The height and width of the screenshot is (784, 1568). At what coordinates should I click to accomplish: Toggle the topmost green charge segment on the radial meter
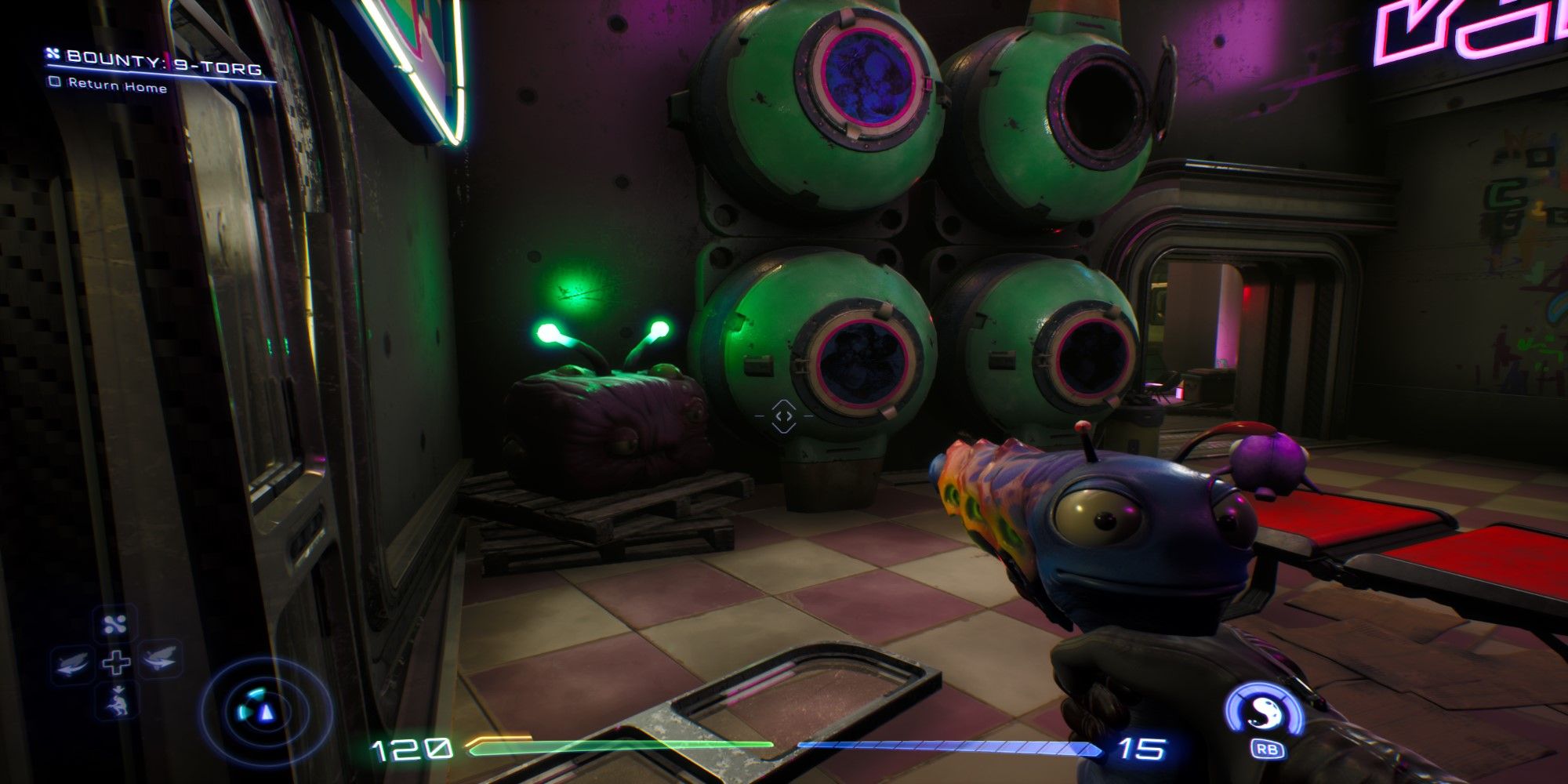click(x=256, y=693)
